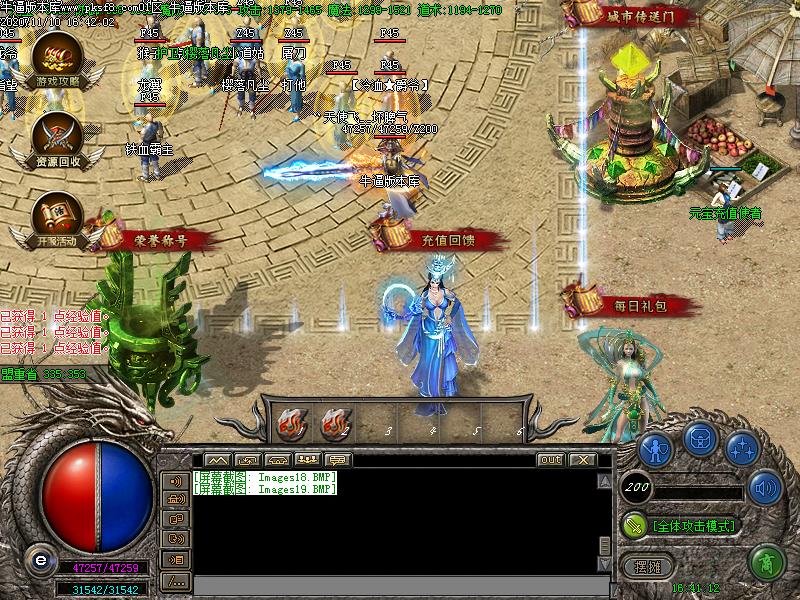Close the chat window with the X button
Screen dimensions: 800x600
[x=581, y=460]
